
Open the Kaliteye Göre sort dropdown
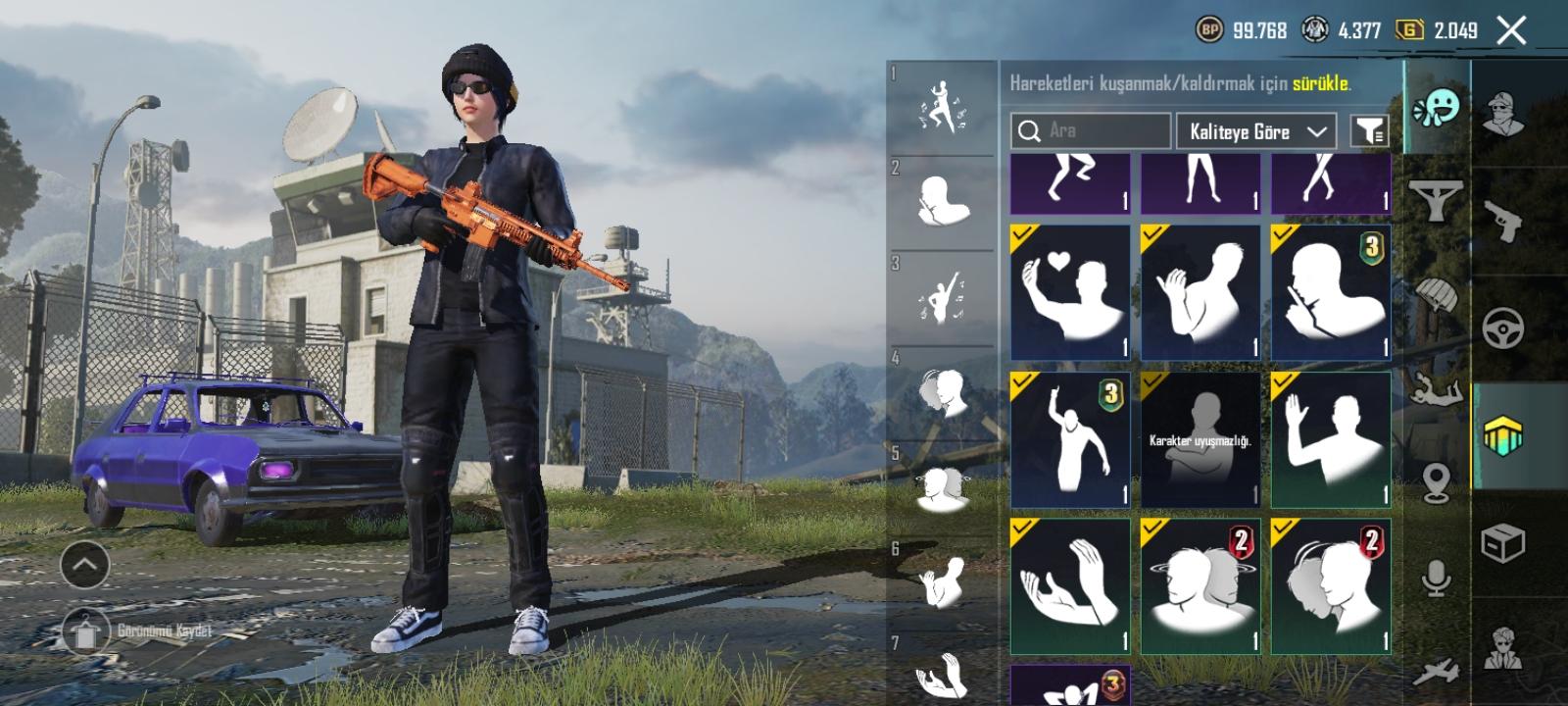coord(1257,130)
